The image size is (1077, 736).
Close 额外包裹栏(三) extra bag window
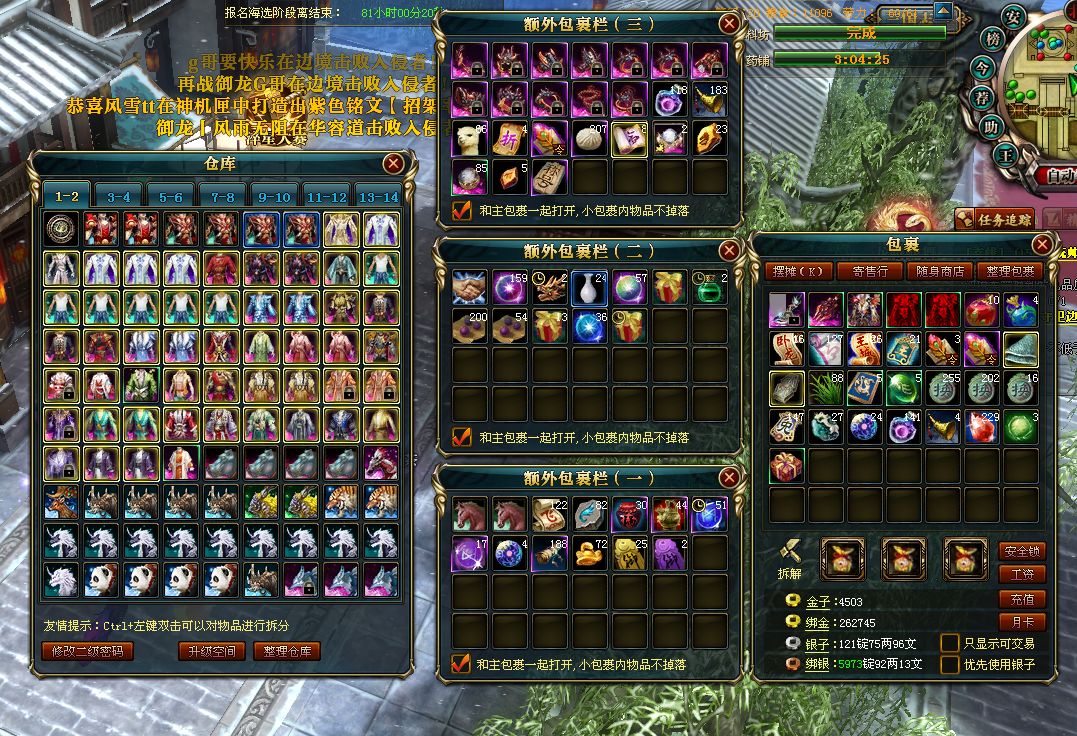[729, 24]
